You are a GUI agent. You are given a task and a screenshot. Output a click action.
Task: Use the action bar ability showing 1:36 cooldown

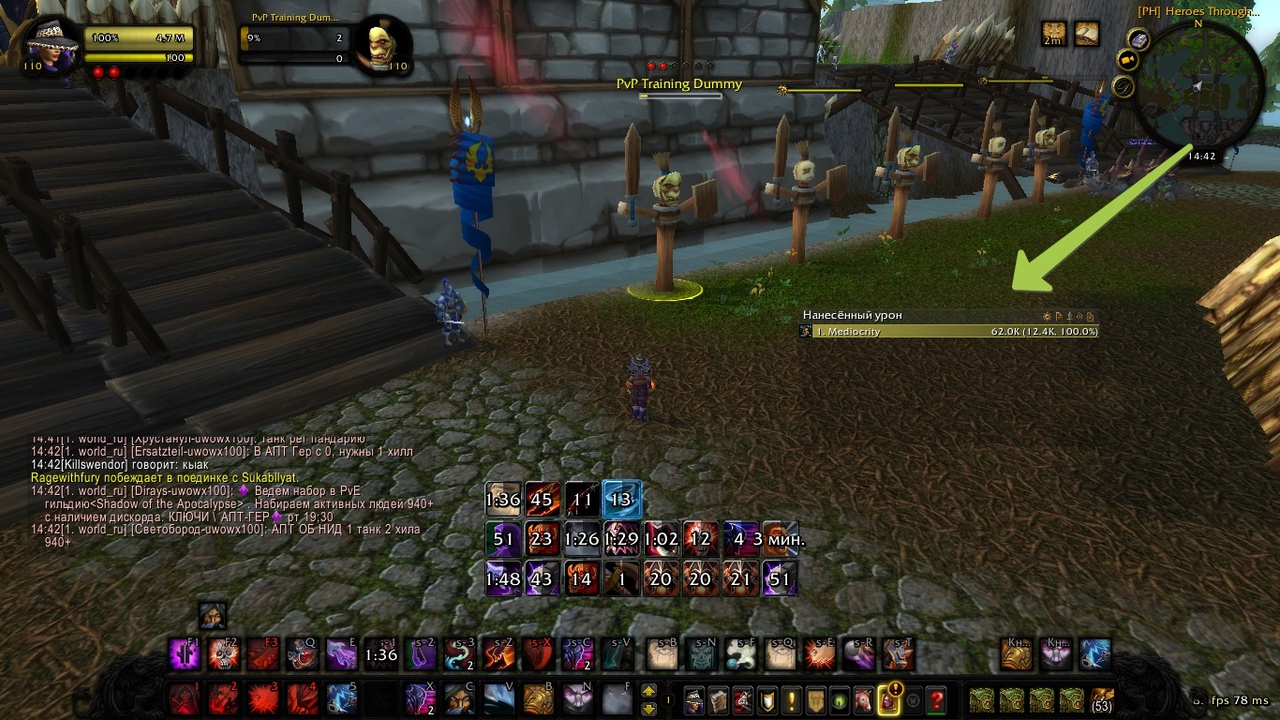tap(381, 655)
